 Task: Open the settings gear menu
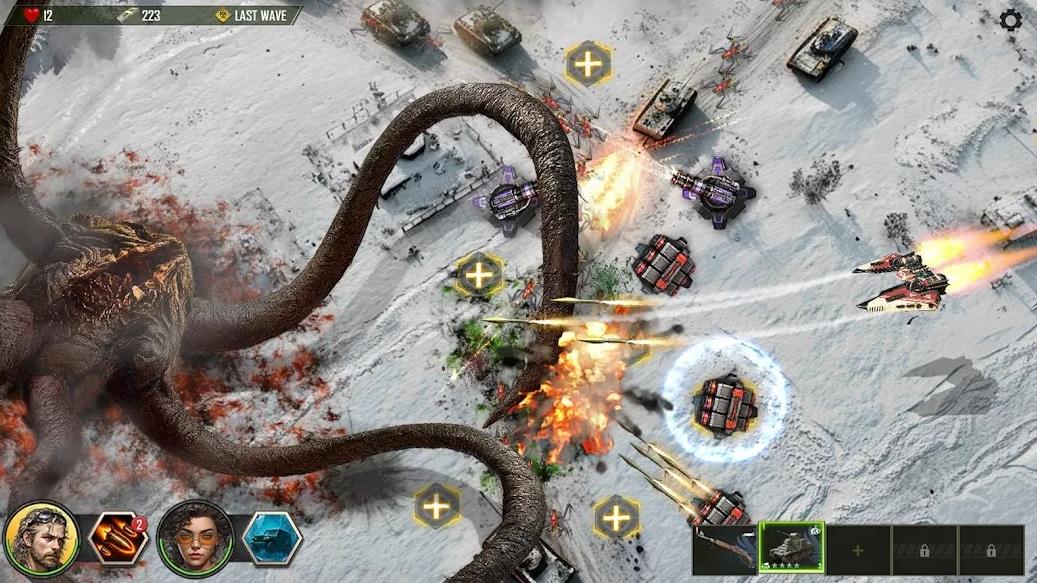1011,20
